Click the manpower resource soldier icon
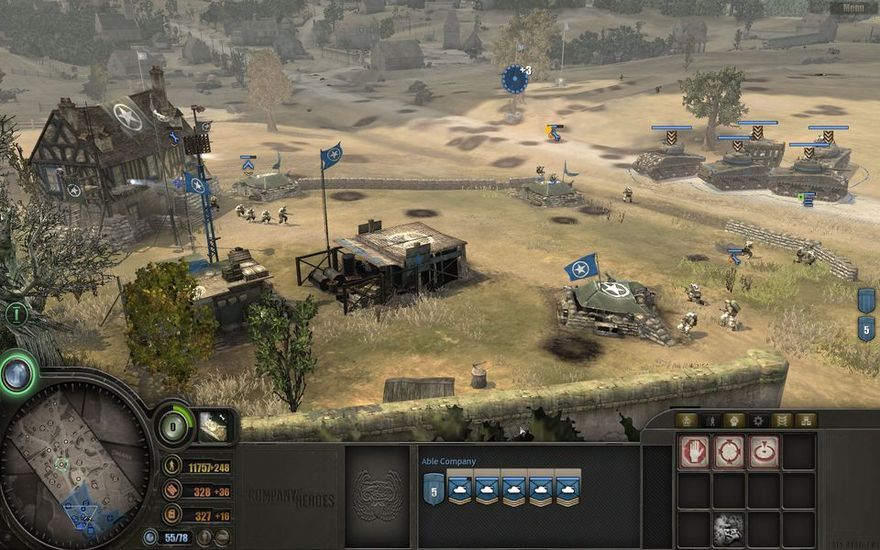This screenshot has height=550, width=880. [173, 467]
